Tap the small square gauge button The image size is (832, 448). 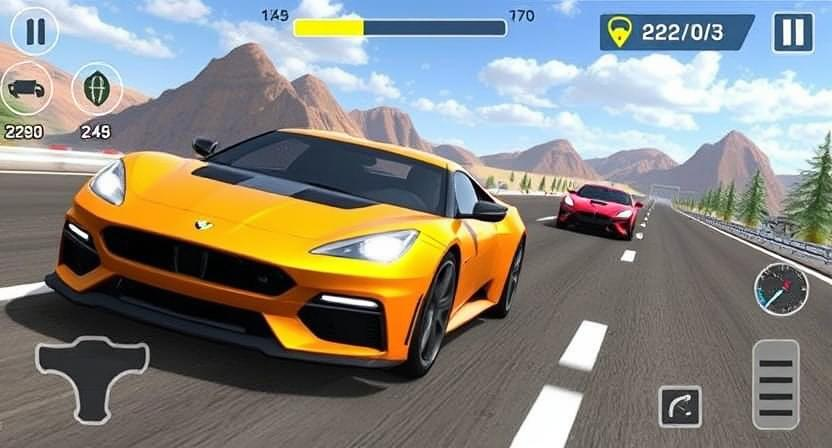680,407
